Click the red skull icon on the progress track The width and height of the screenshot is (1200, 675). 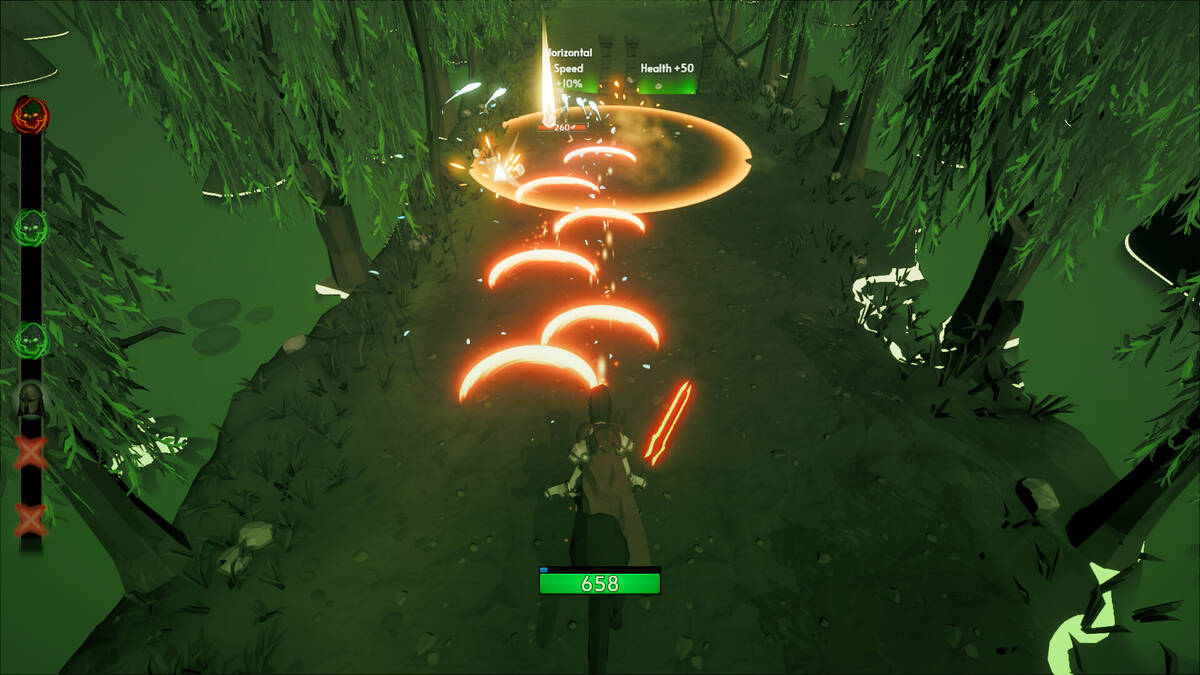tap(30, 117)
